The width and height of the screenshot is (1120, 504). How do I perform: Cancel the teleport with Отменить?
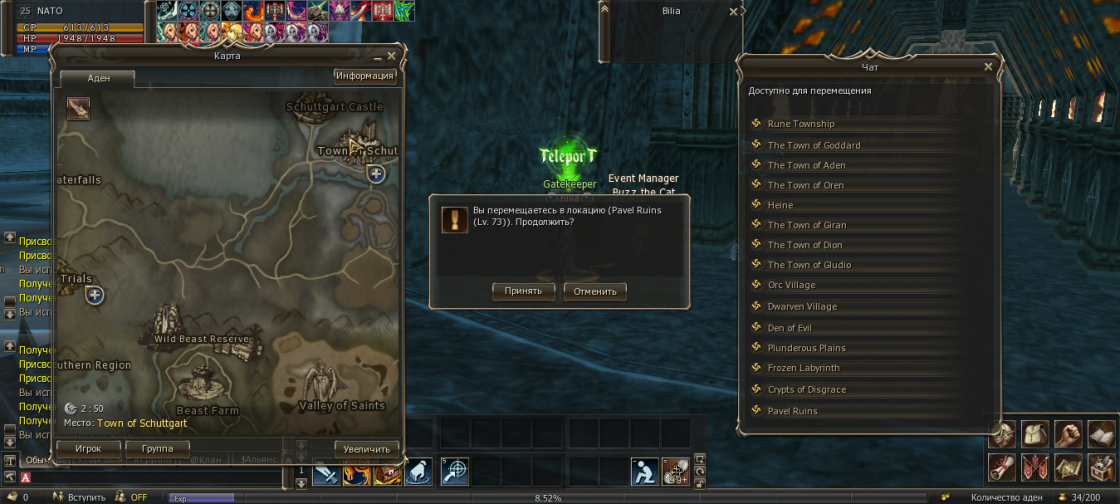[x=595, y=291]
